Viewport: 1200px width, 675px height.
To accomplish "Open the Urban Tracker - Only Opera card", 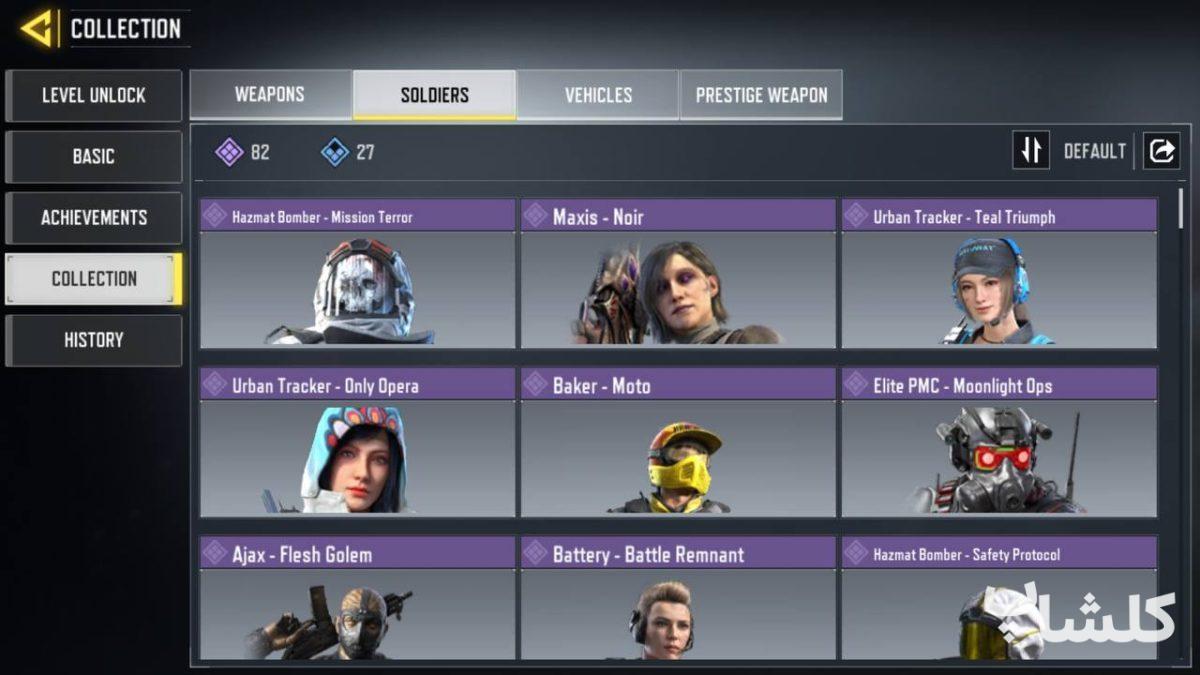I will point(357,442).
